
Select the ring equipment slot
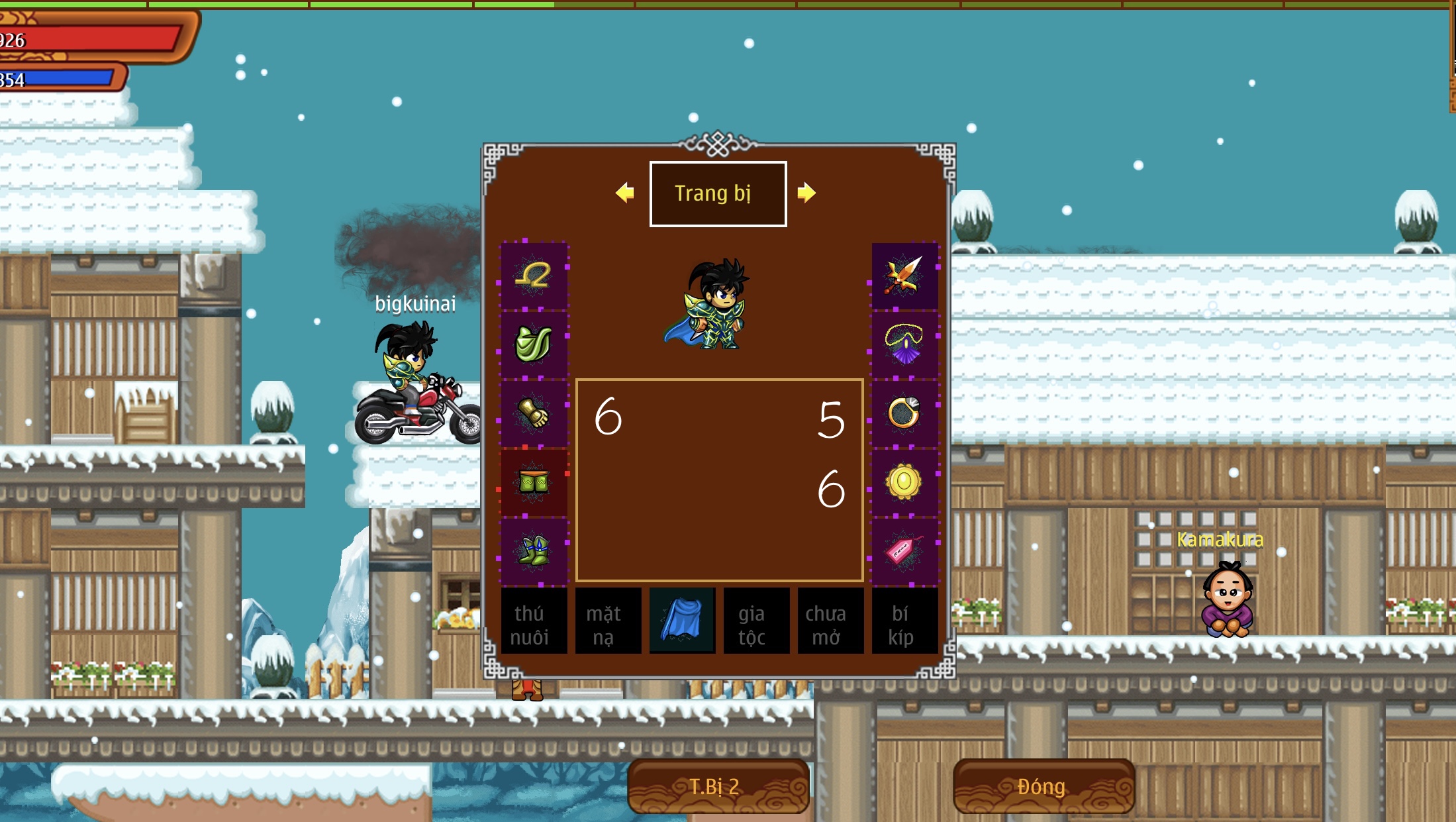tap(904, 413)
